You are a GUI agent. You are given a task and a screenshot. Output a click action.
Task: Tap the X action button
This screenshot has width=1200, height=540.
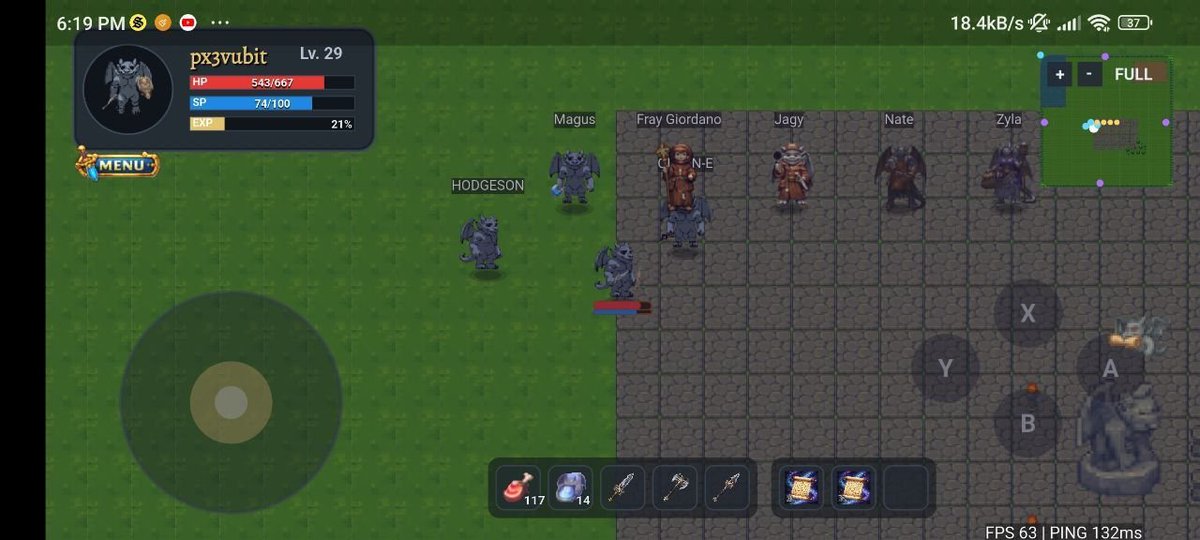tap(1027, 314)
